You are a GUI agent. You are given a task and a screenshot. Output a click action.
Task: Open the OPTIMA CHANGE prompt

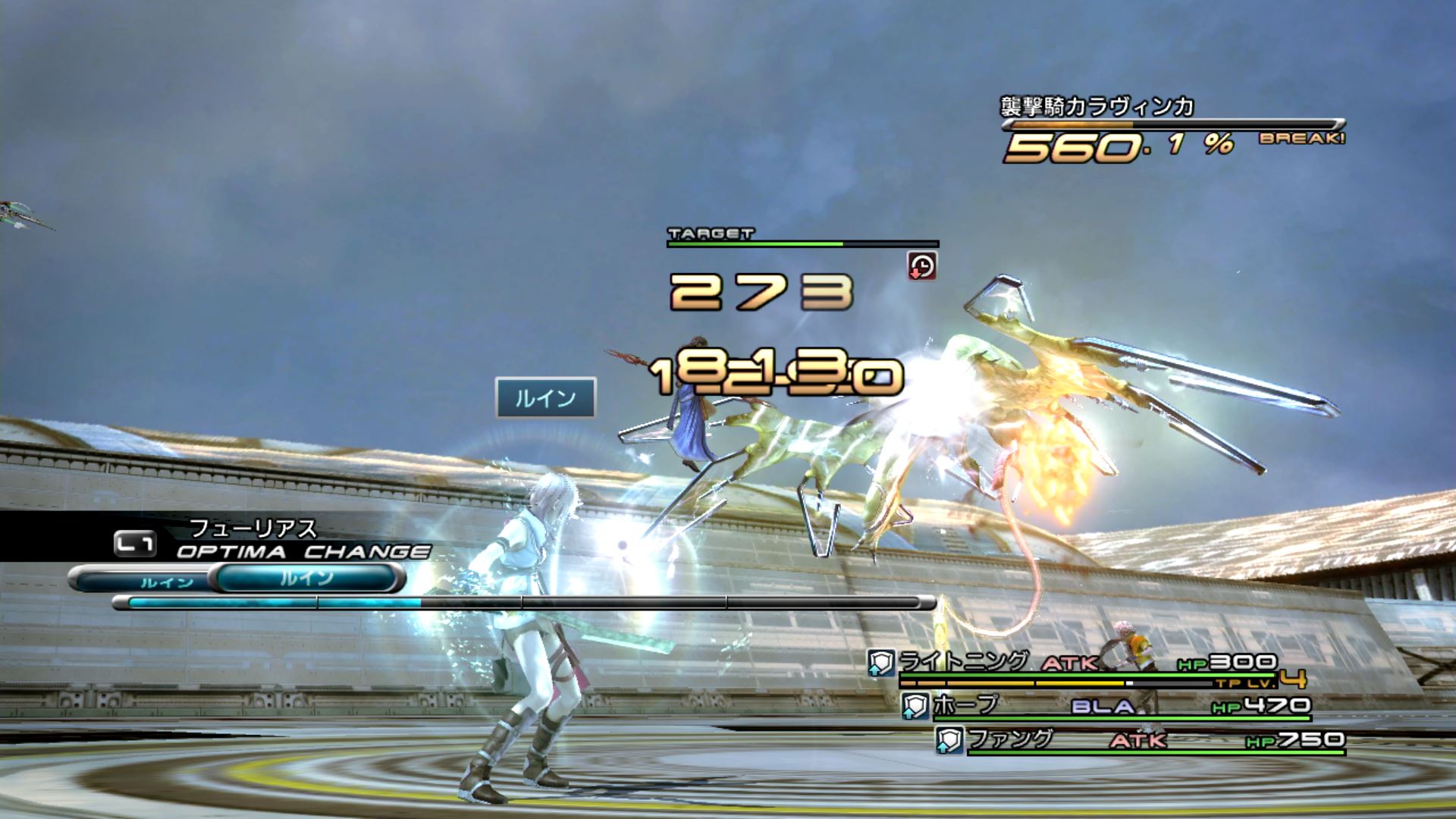point(302,551)
